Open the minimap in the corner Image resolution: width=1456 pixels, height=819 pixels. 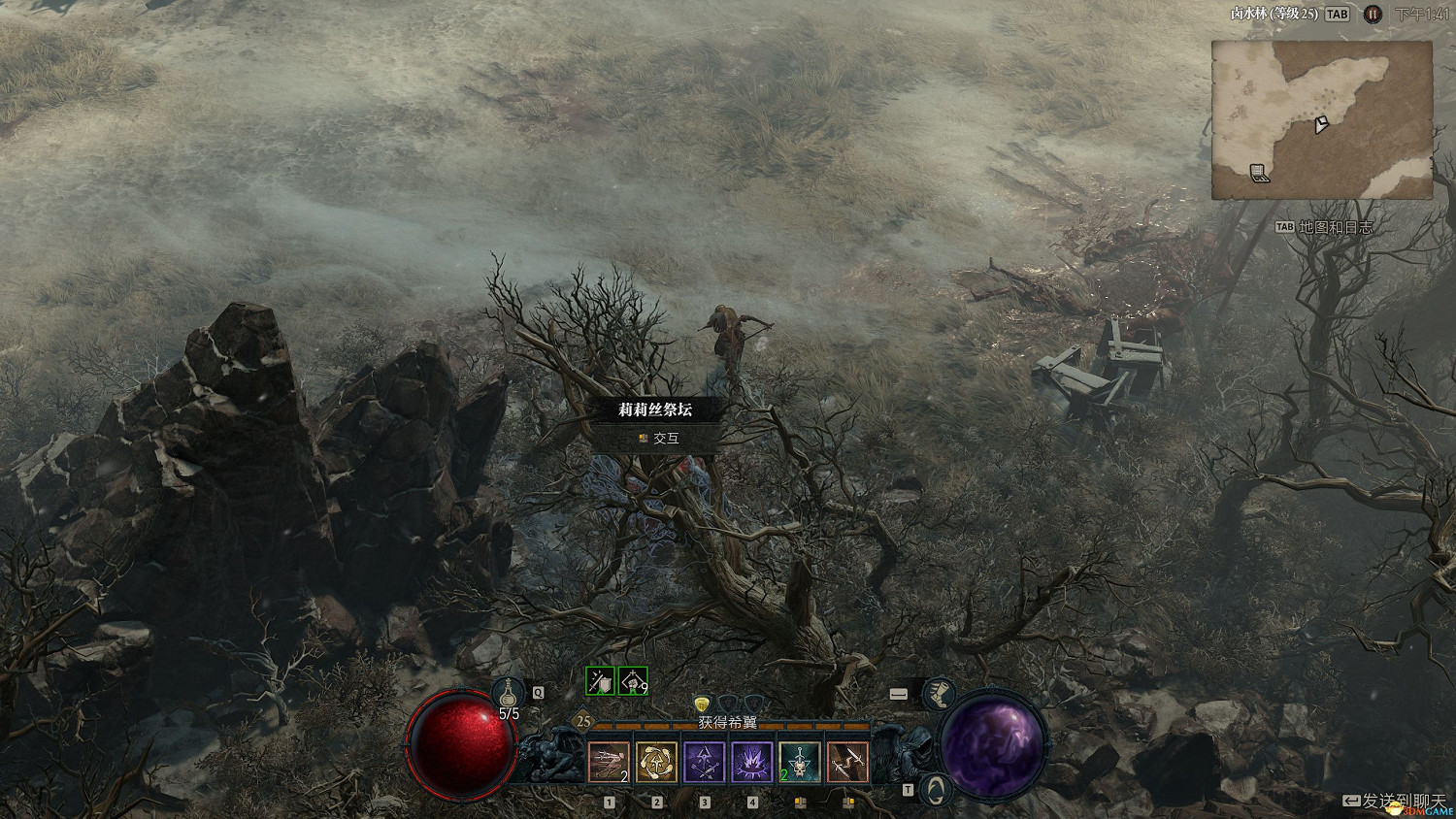coord(1321,120)
